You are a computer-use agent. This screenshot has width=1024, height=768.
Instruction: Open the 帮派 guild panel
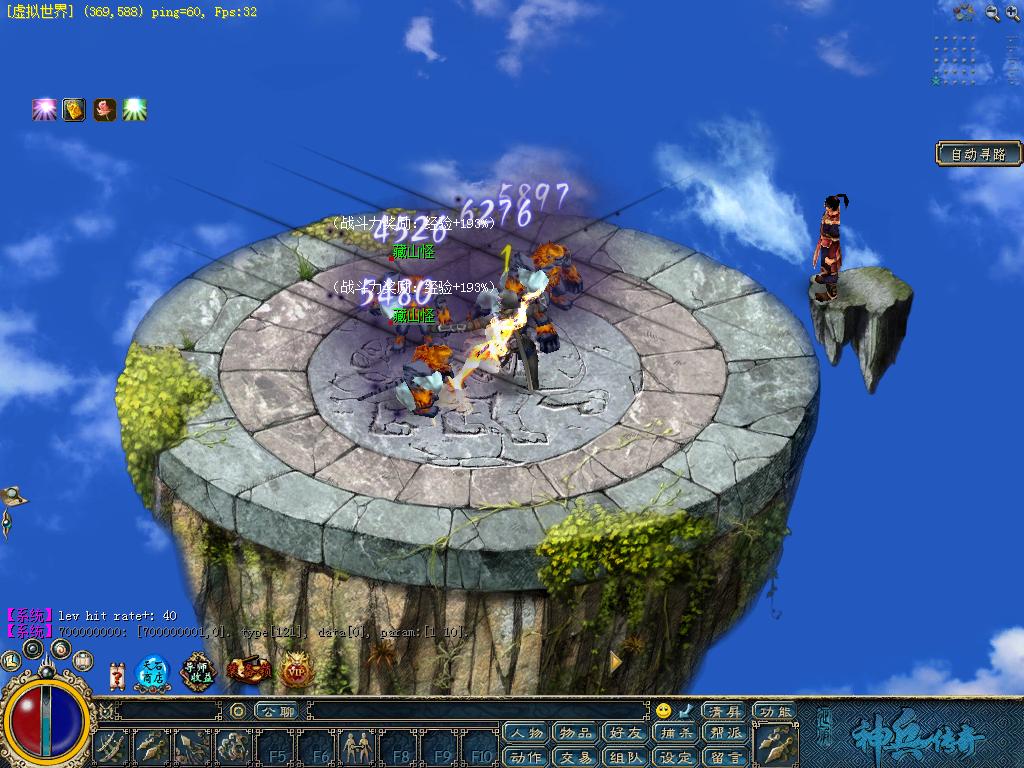click(725, 734)
